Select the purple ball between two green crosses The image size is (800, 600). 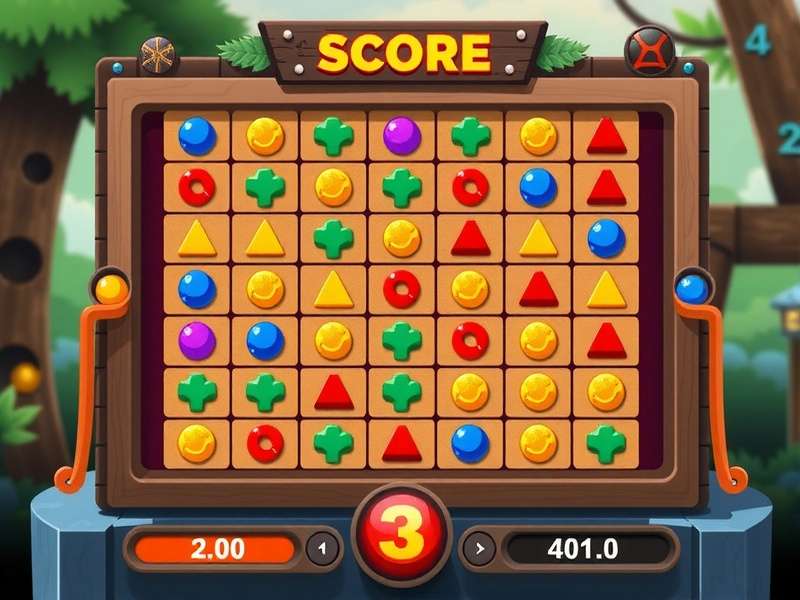[402, 135]
